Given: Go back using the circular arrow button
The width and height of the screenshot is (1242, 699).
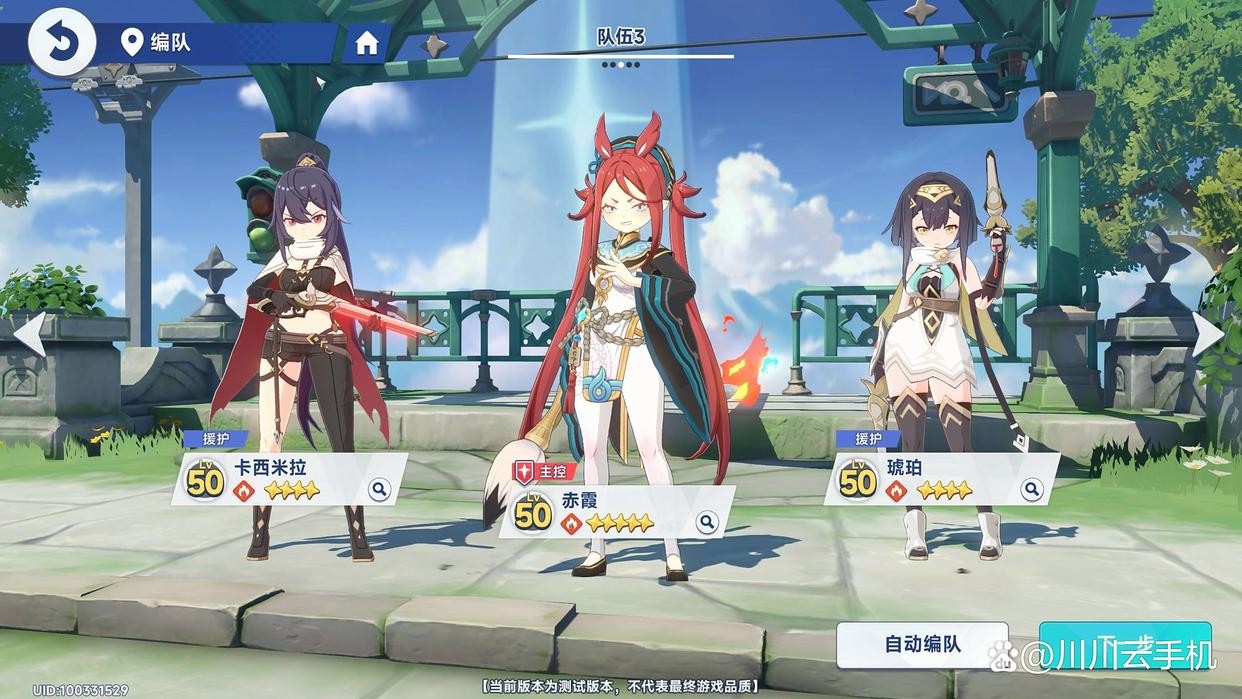Looking at the screenshot, I should tap(61, 42).
